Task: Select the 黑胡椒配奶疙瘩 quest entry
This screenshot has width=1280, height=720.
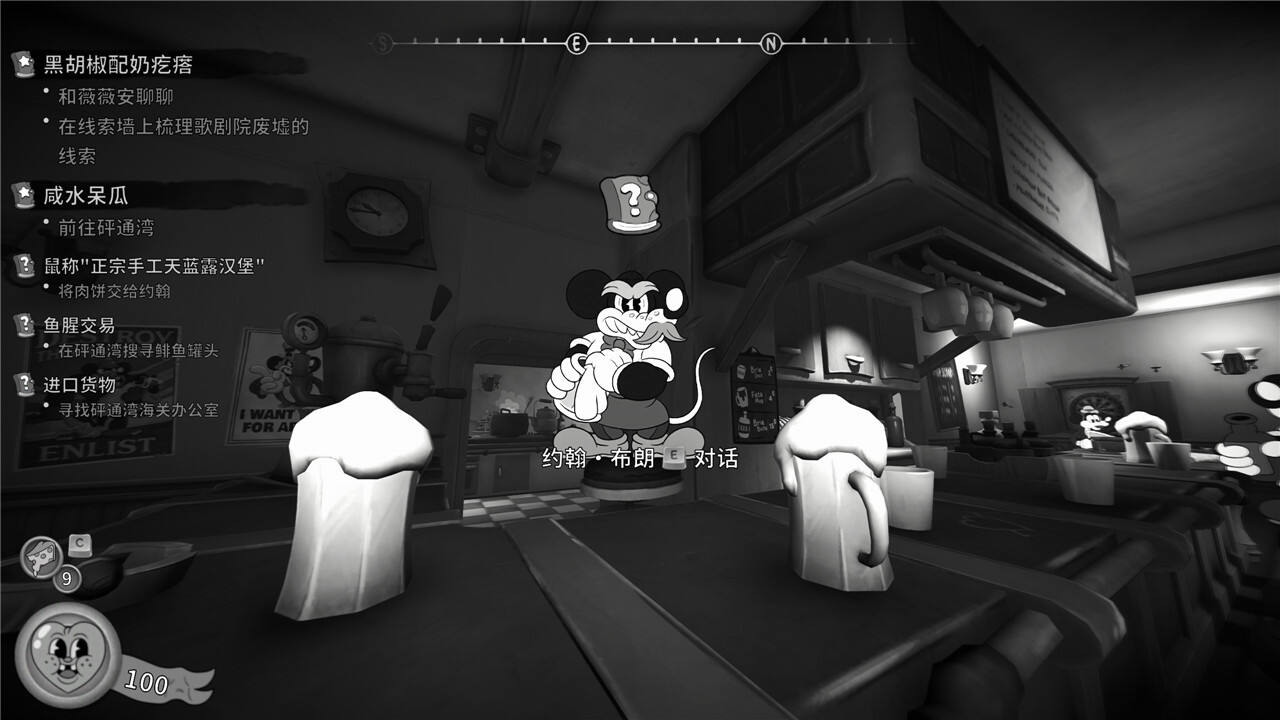Action: coord(118,65)
